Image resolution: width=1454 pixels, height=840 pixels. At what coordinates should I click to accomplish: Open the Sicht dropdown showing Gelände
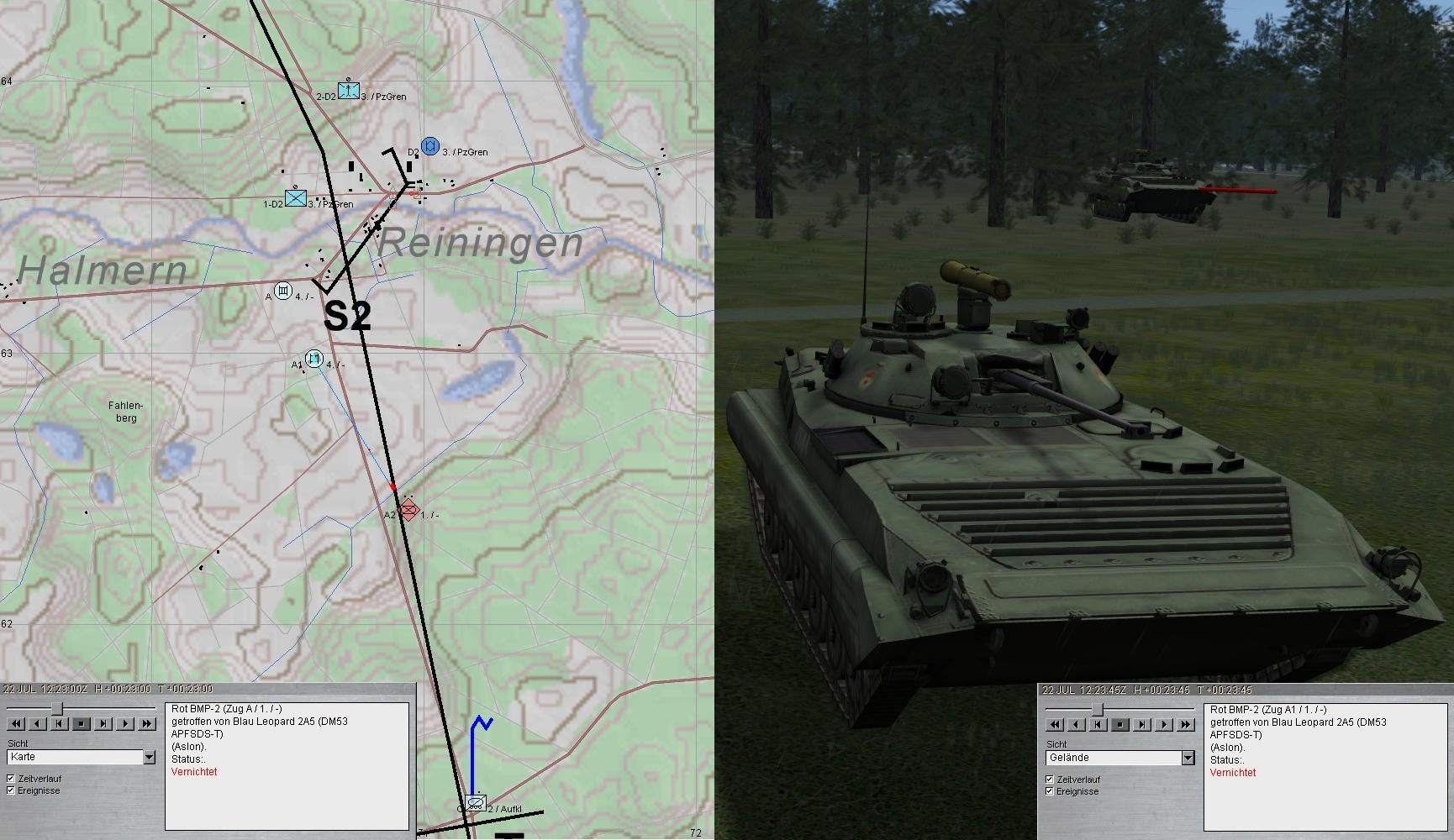point(1188,759)
